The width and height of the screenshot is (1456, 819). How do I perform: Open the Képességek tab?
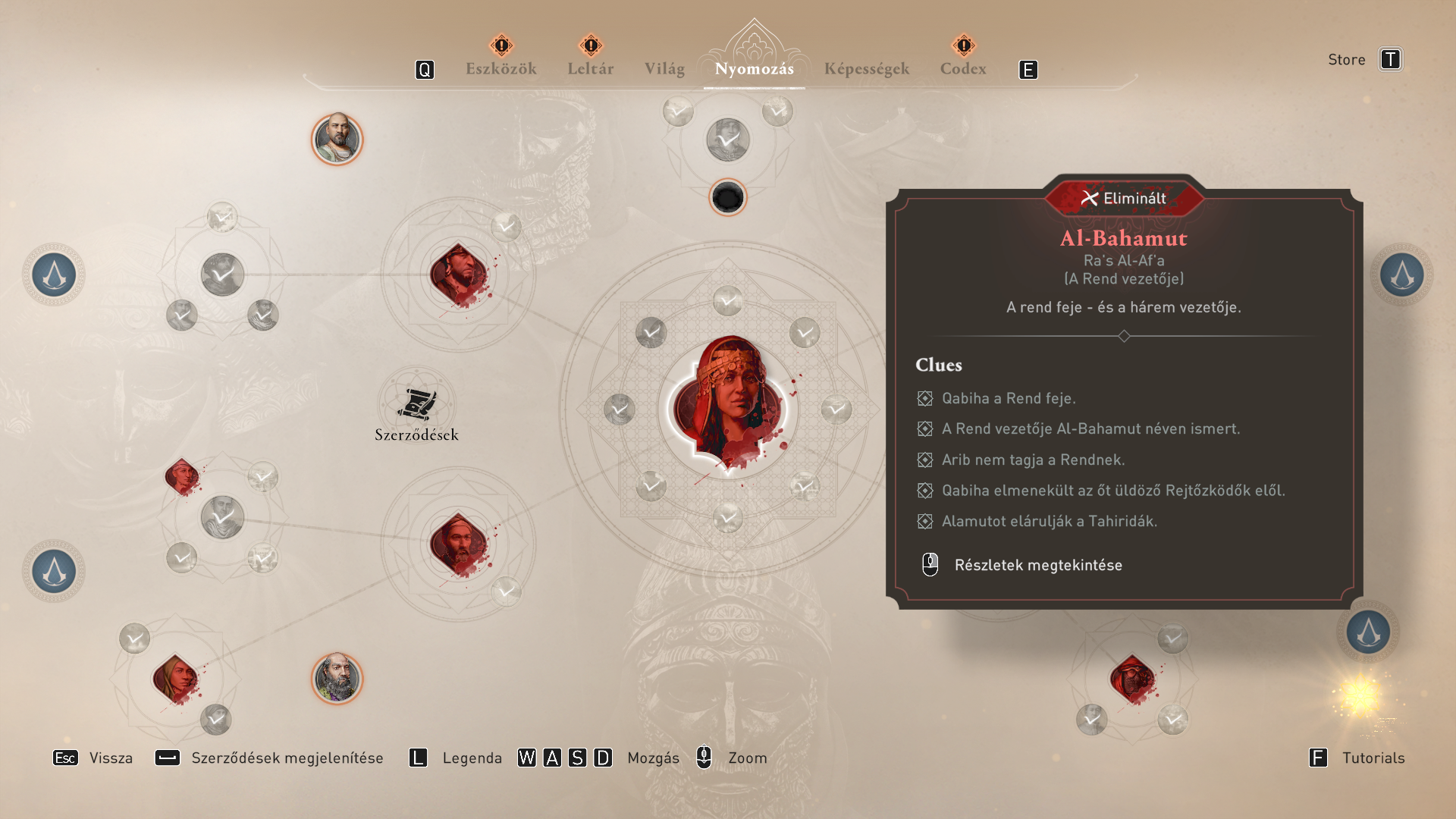pyautogui.click(x=866, y=69)
